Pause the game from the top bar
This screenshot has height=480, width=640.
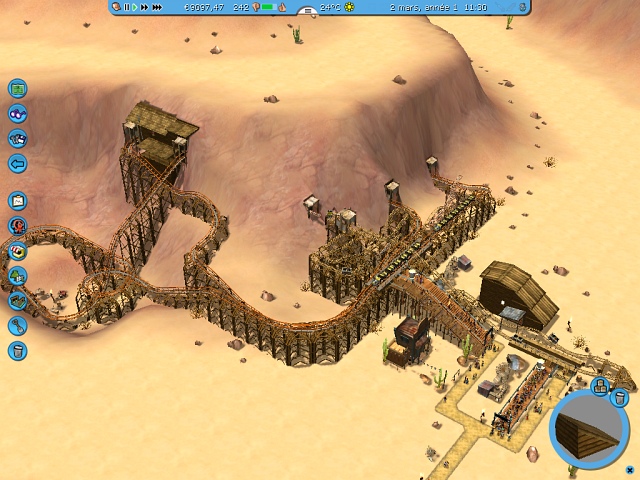pyautogui.click(x=126, y=7)
